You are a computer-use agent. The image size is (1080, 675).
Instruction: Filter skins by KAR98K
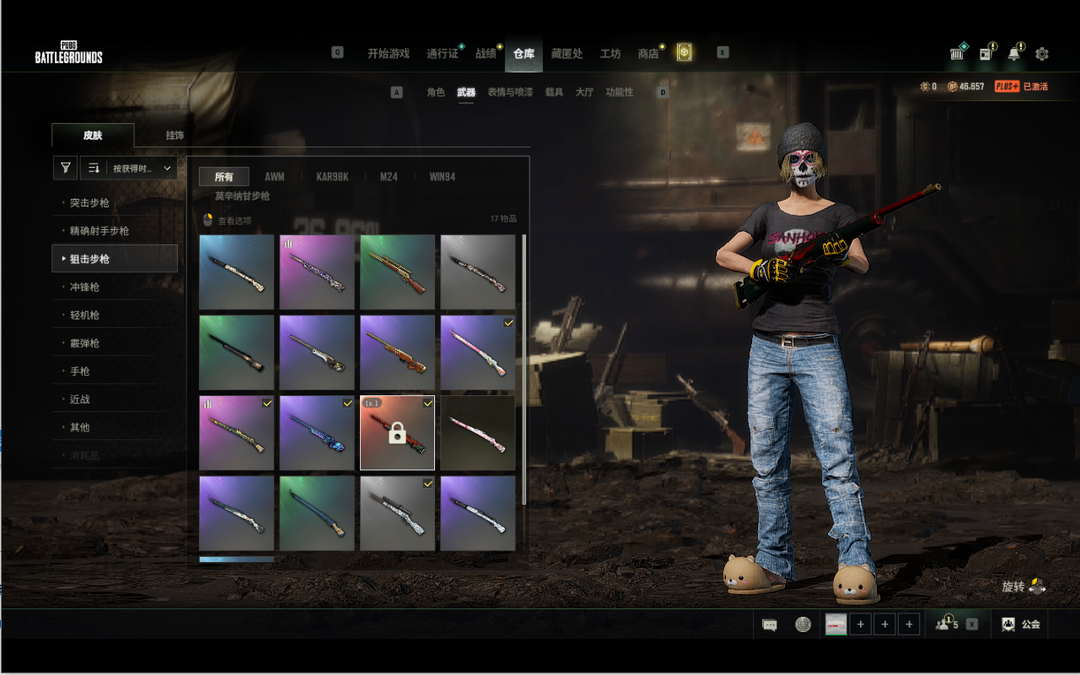(x=332, y=177)
